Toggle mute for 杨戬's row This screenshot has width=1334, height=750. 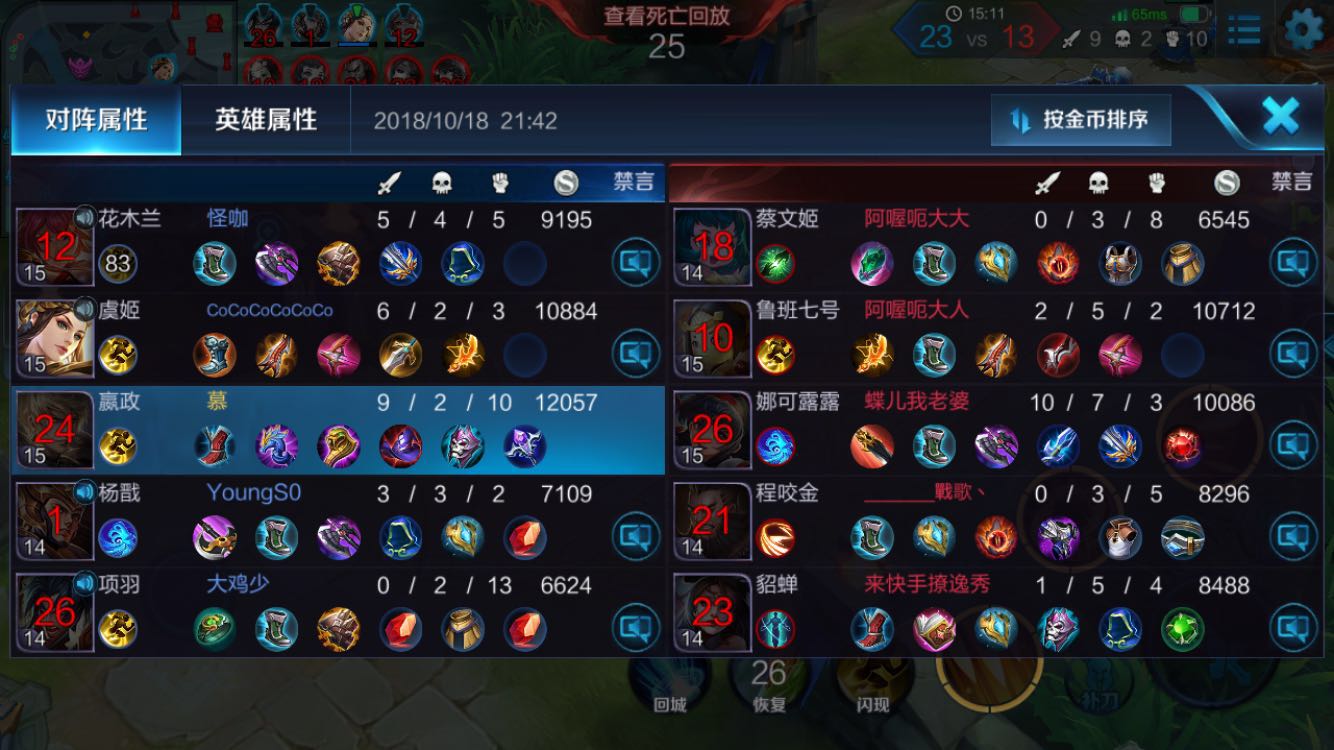click(636, 538)
